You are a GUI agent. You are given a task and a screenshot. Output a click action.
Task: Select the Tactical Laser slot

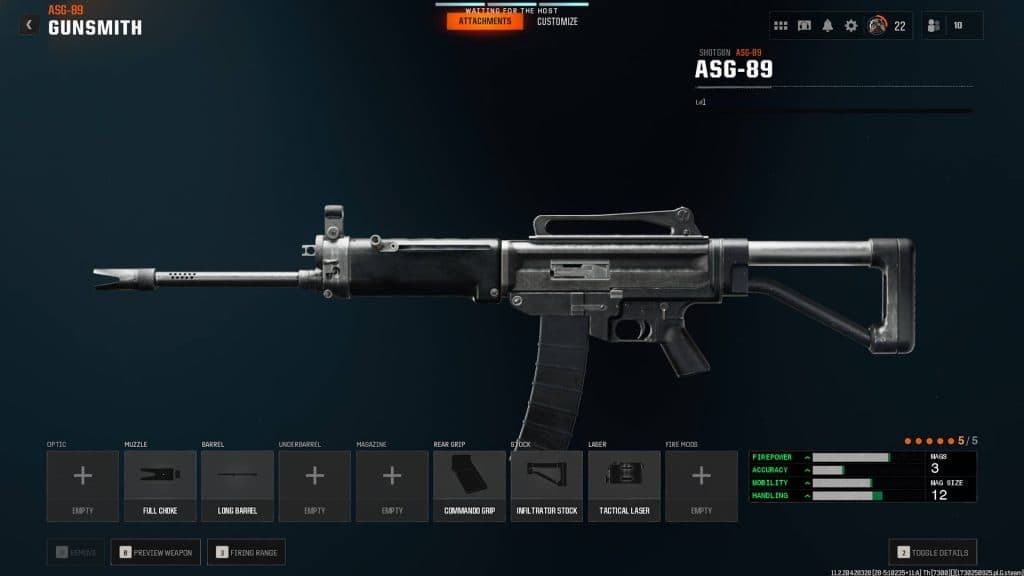(x=624, y=485)
